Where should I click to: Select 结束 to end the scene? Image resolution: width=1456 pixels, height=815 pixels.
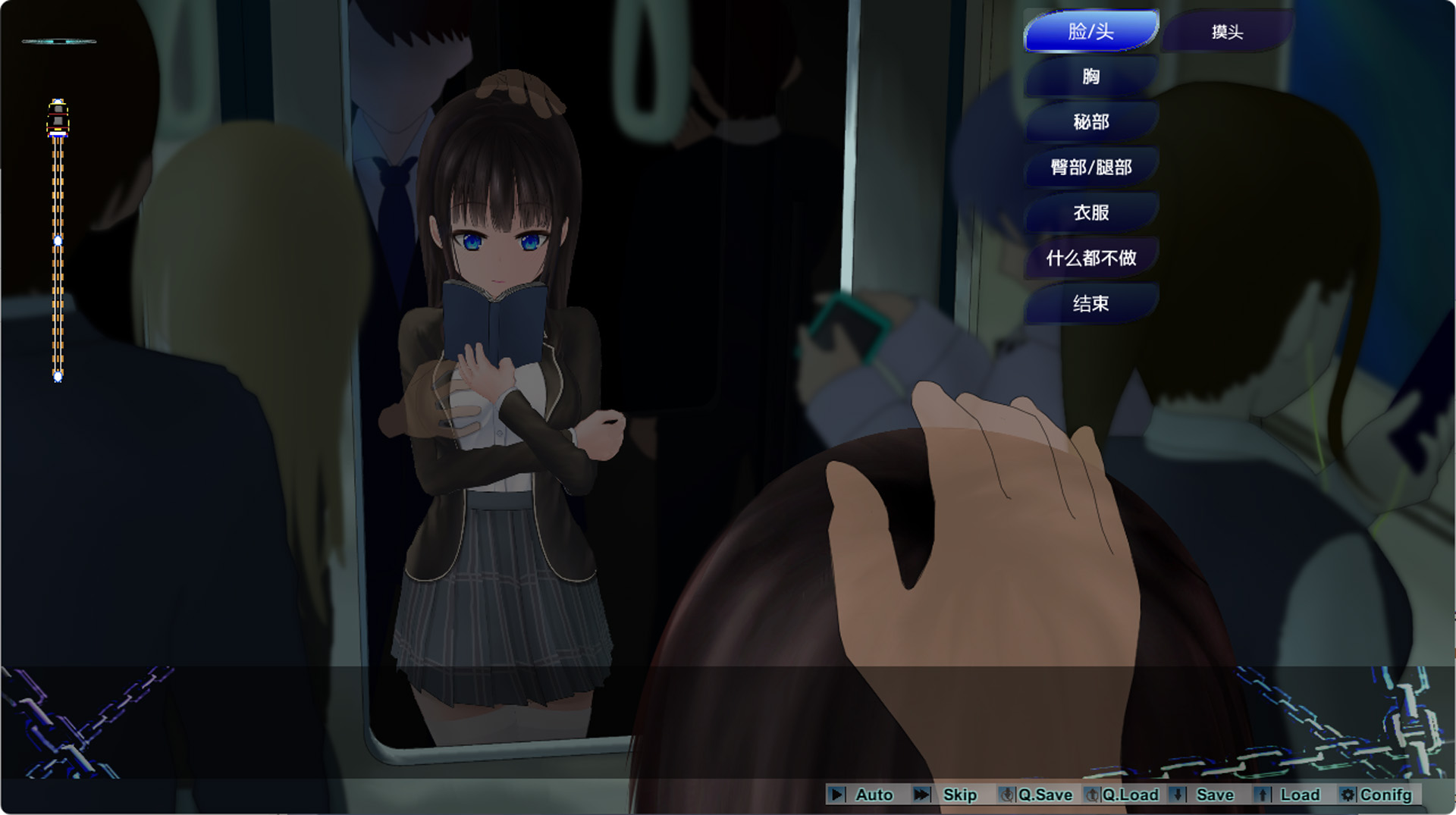tap(1090, 304)
